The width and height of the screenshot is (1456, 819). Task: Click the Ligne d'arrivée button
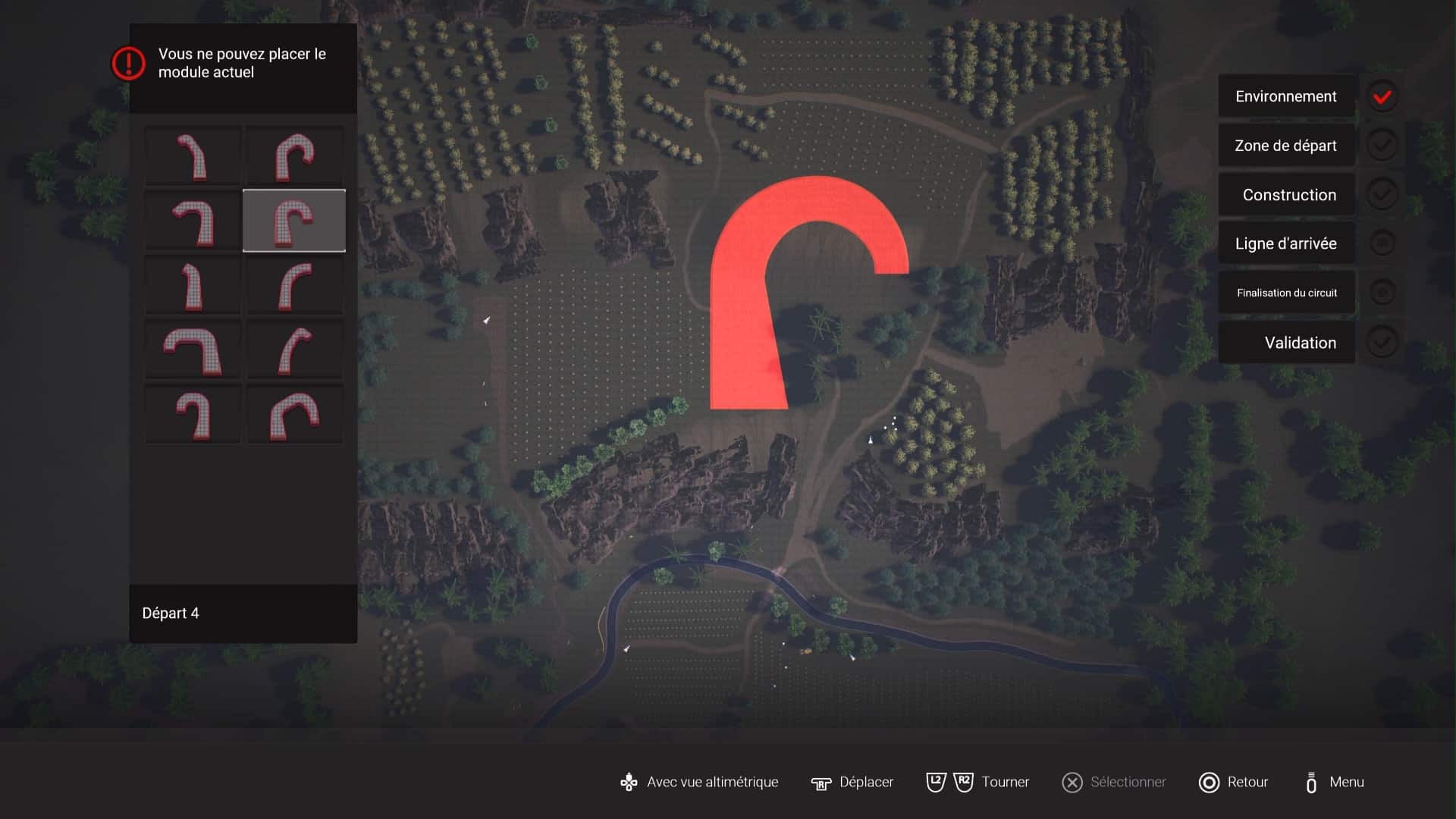[1287, 243]
